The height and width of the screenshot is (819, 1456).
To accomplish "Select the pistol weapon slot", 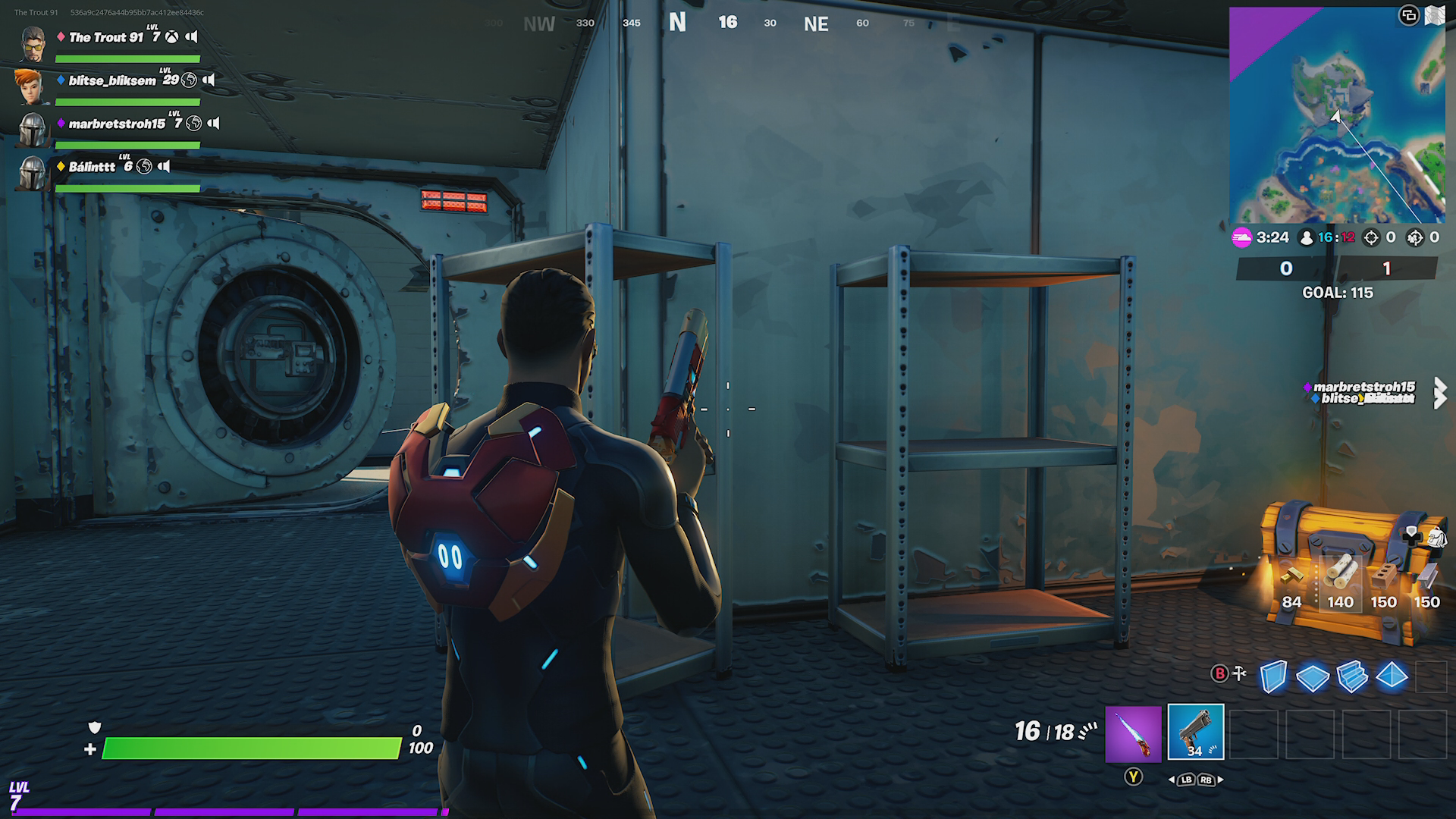I will pos(1195,732).
